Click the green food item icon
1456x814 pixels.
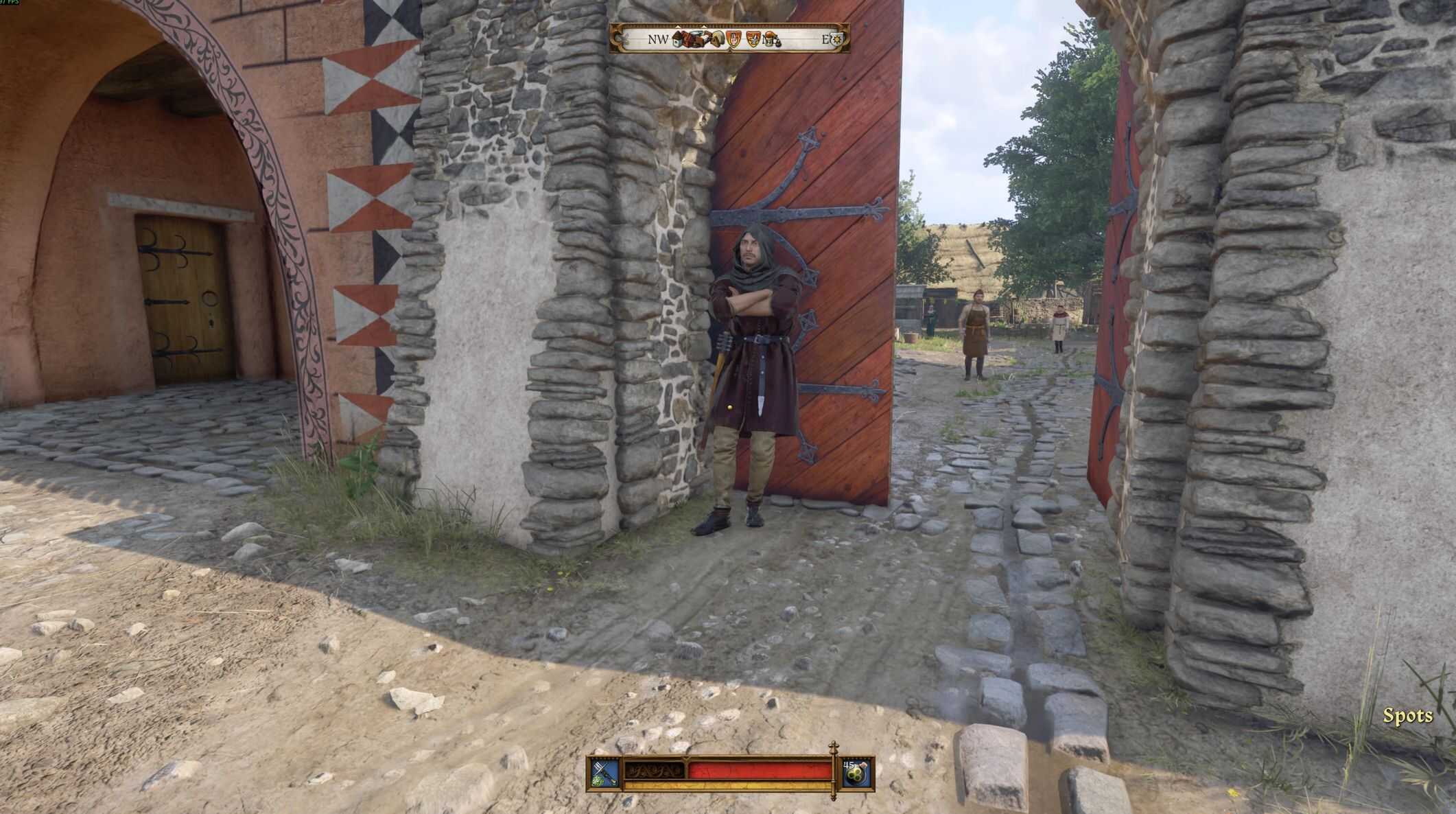pyautogui.click(x=856, y=774)
